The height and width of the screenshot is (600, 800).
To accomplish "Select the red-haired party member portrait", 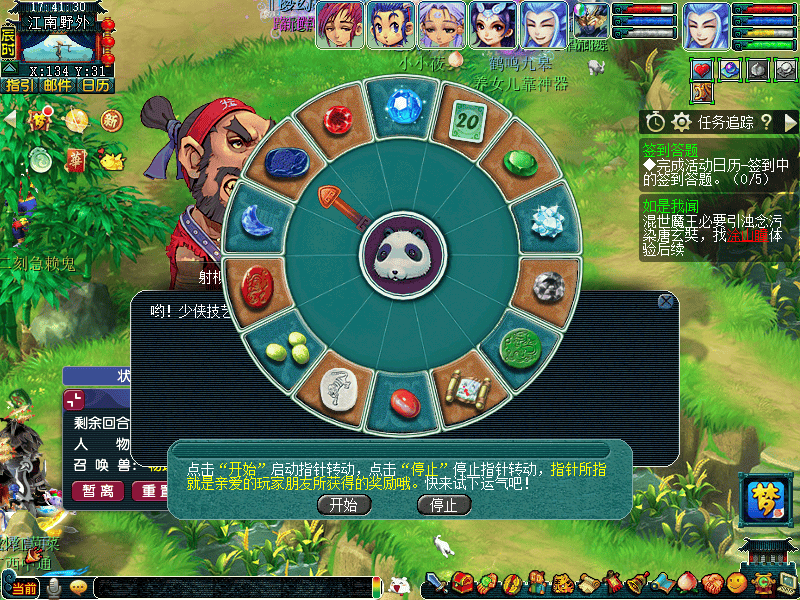I will [x=340, y=25].
